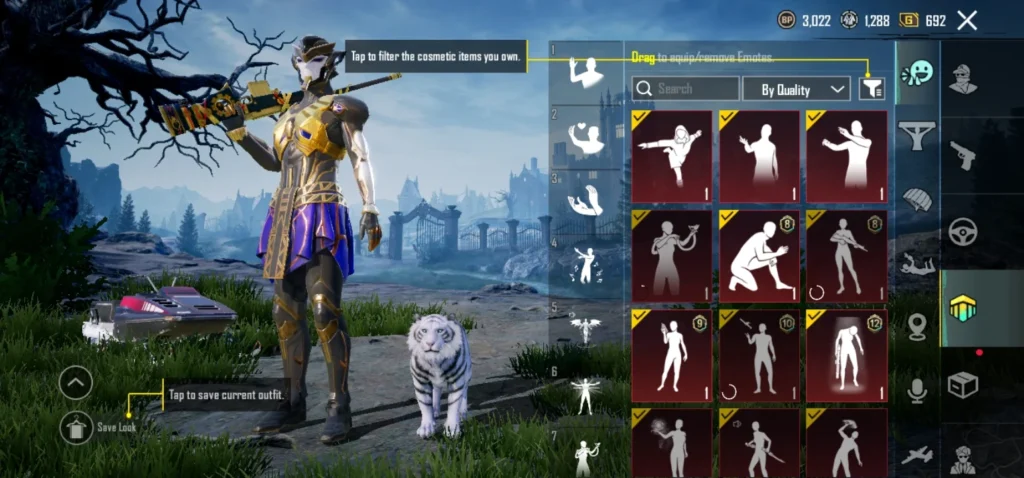Select the kneeling emote tile

pyautogui.click(x=757, y=256)
